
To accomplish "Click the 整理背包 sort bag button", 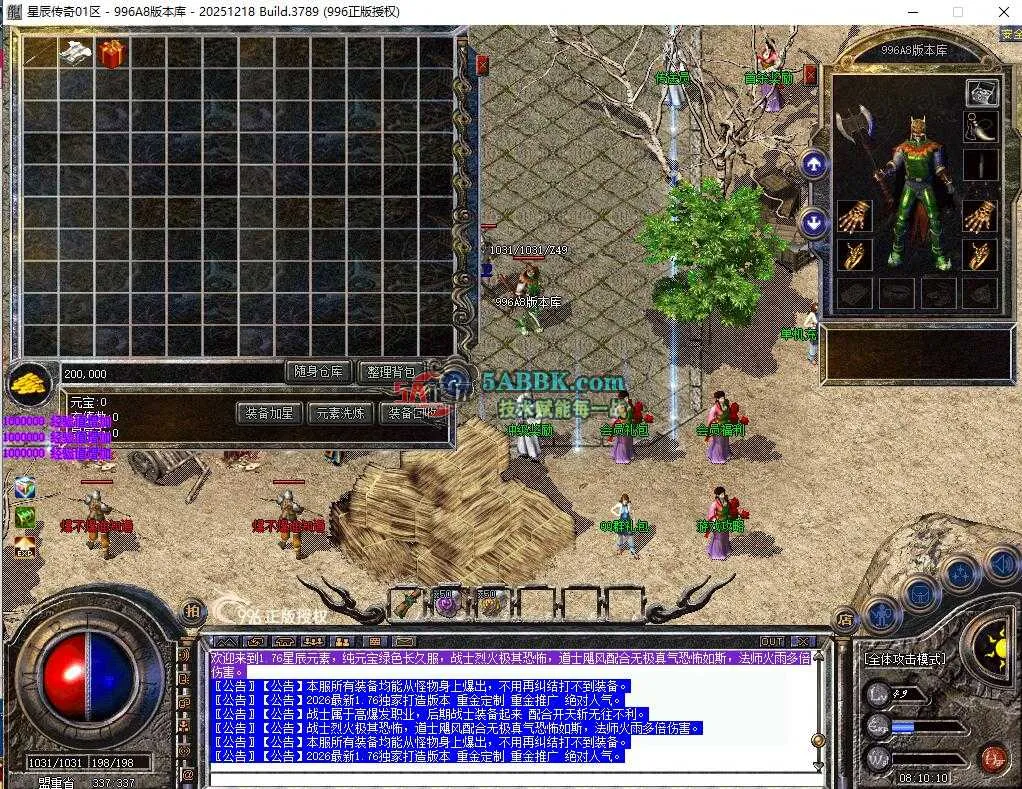I will coord(391,372).
